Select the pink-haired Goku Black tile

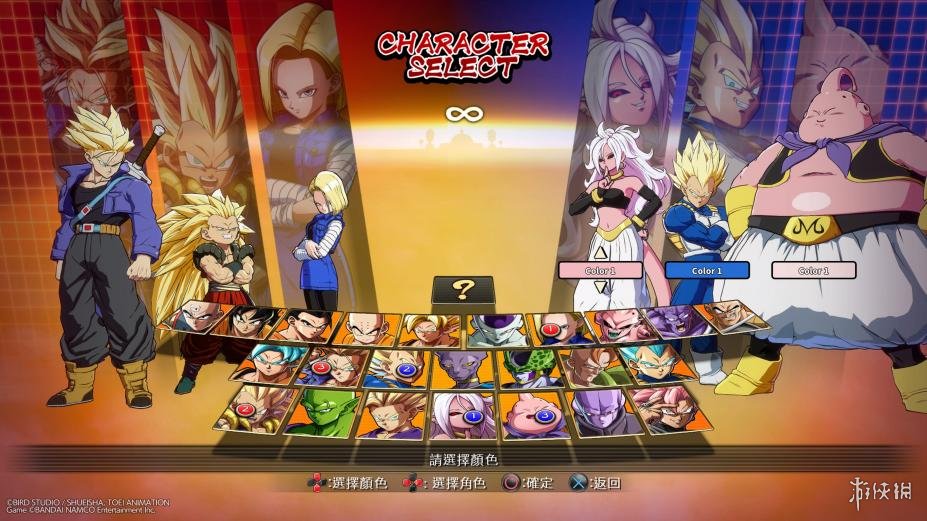point(668,406)
